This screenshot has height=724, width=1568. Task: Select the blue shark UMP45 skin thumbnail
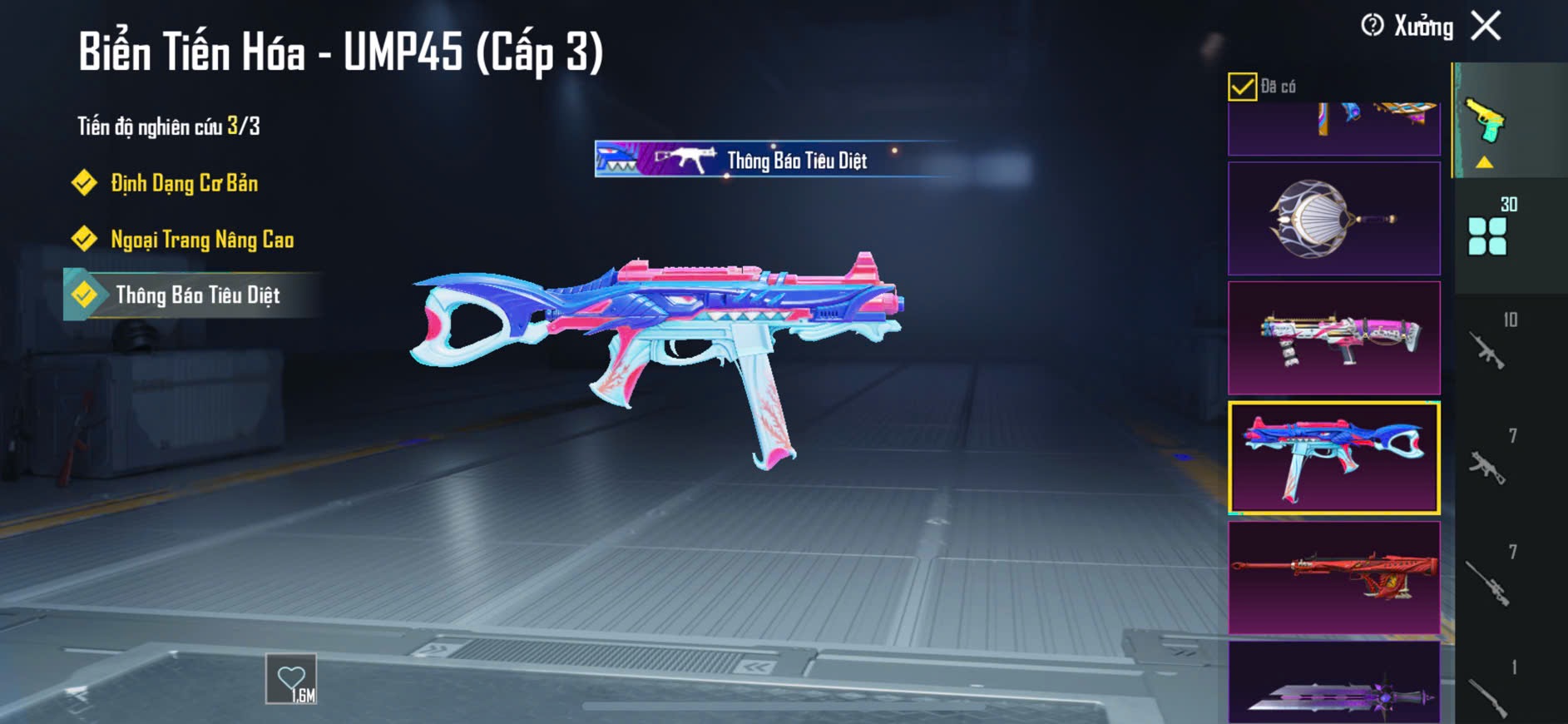pos(1333,458)
